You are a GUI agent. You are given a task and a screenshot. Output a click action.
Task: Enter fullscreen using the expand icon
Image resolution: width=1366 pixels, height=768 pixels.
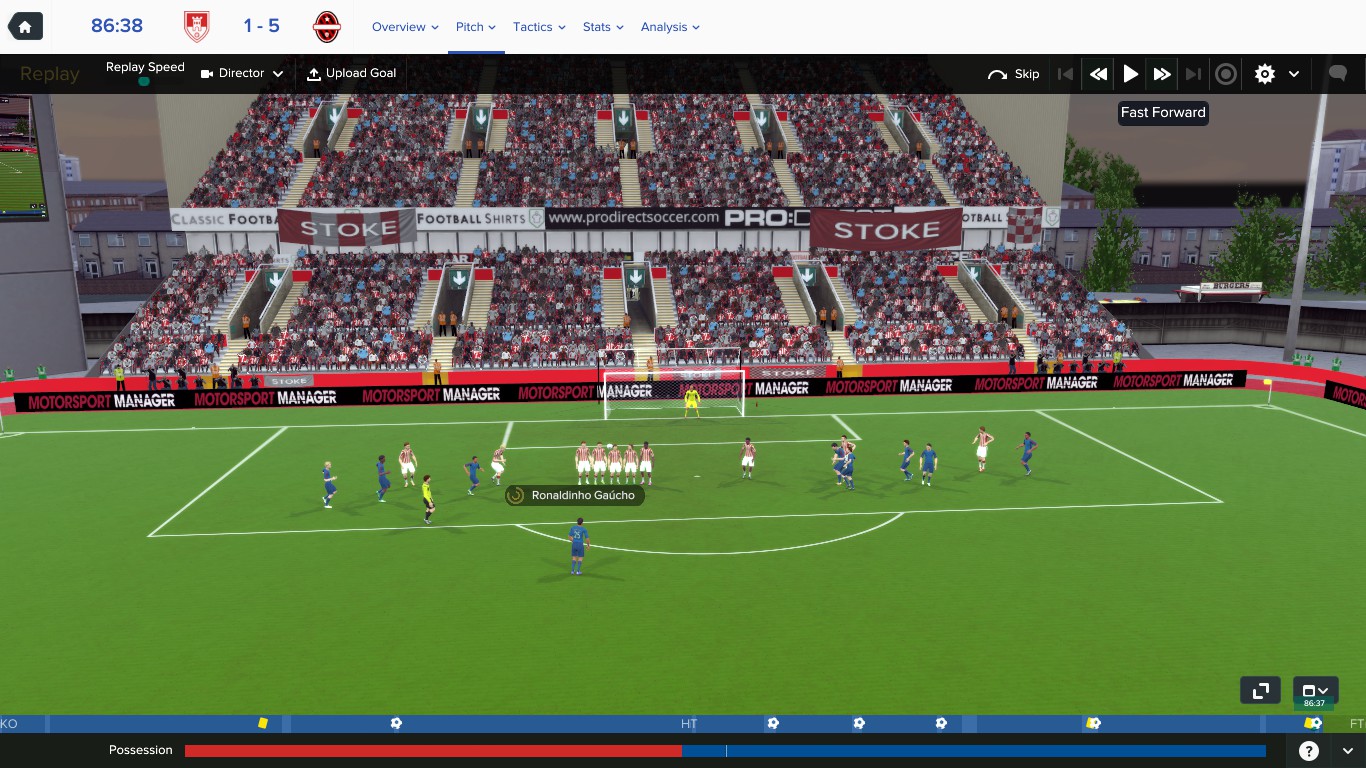1260,690
